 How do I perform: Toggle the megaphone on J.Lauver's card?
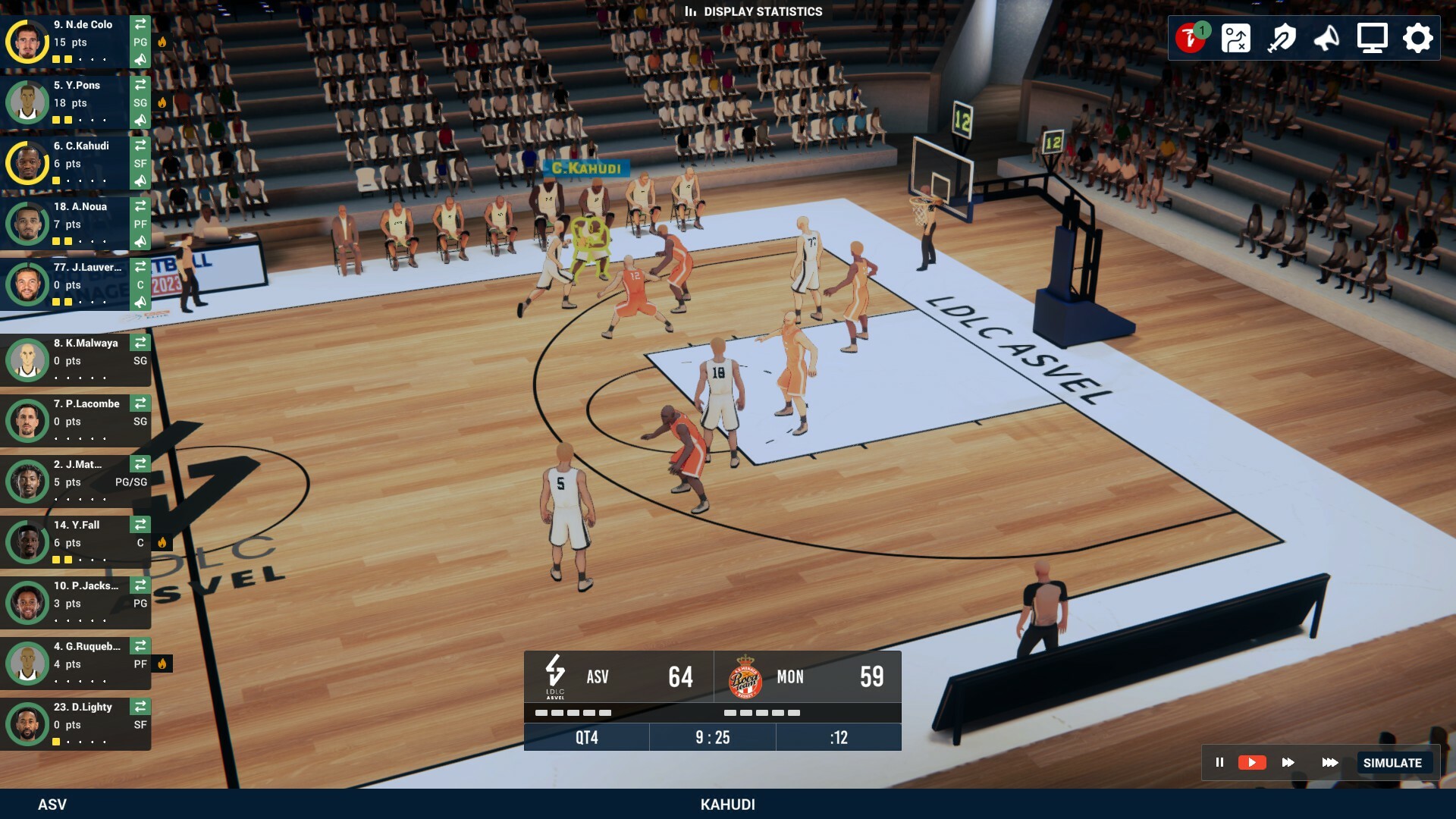click(140, 303)
